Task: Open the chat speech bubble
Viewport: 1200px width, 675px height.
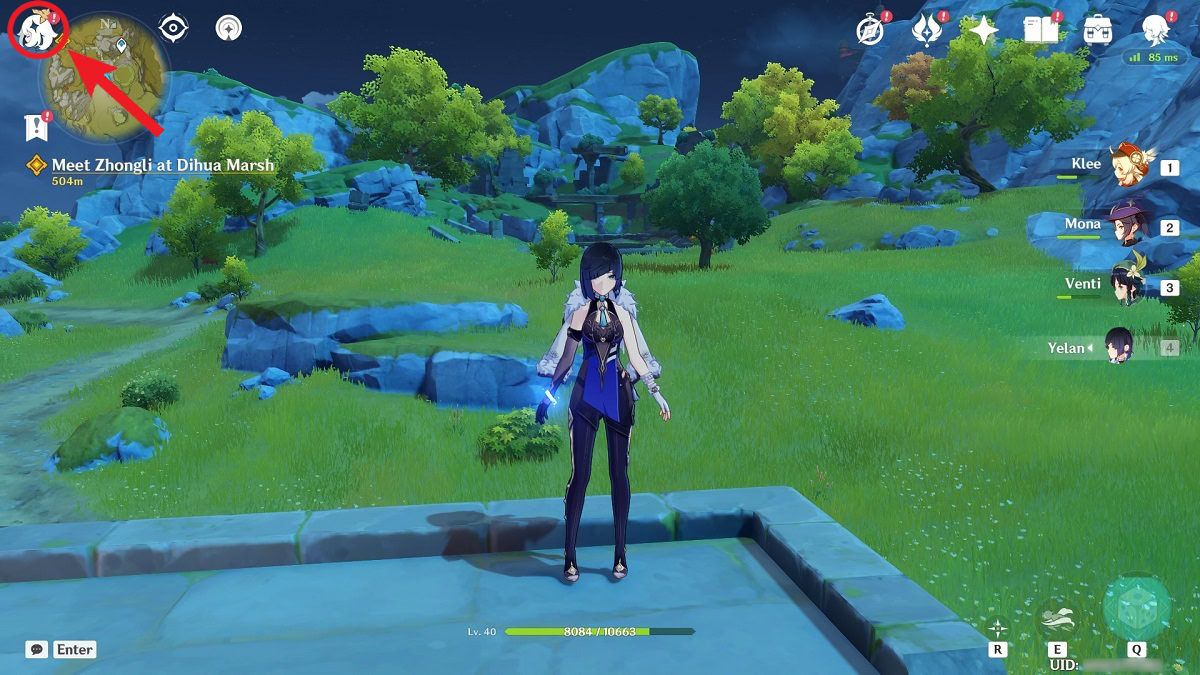Action: pos(37,649)
